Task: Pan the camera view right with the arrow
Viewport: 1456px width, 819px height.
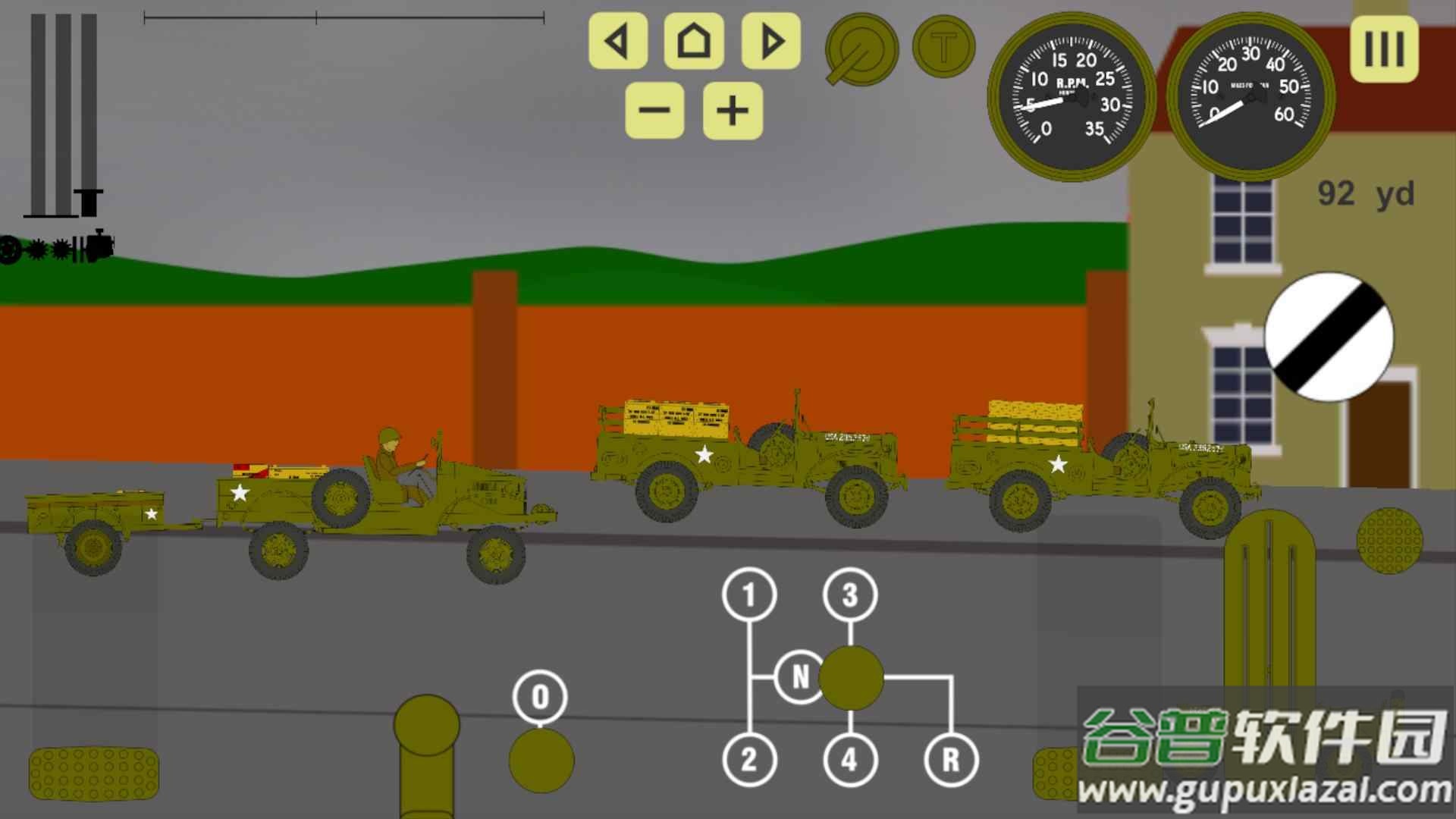Action: (x=770, y=41)
